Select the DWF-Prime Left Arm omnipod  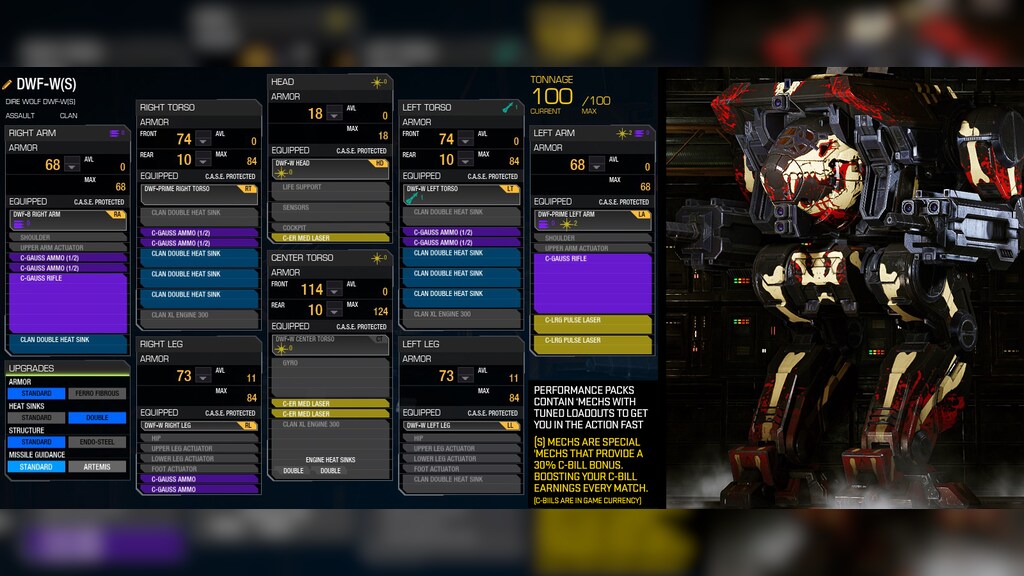(x=592, y=218)
